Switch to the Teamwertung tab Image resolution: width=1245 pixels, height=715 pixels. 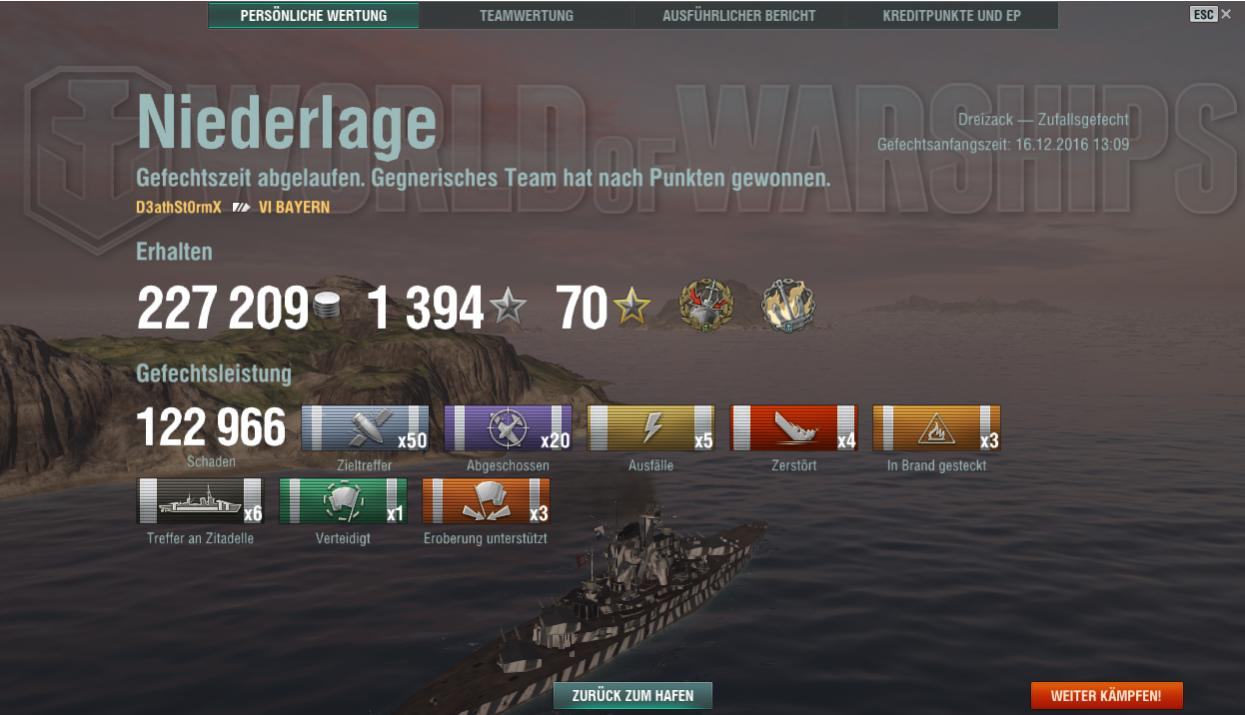tap(526, 16)
